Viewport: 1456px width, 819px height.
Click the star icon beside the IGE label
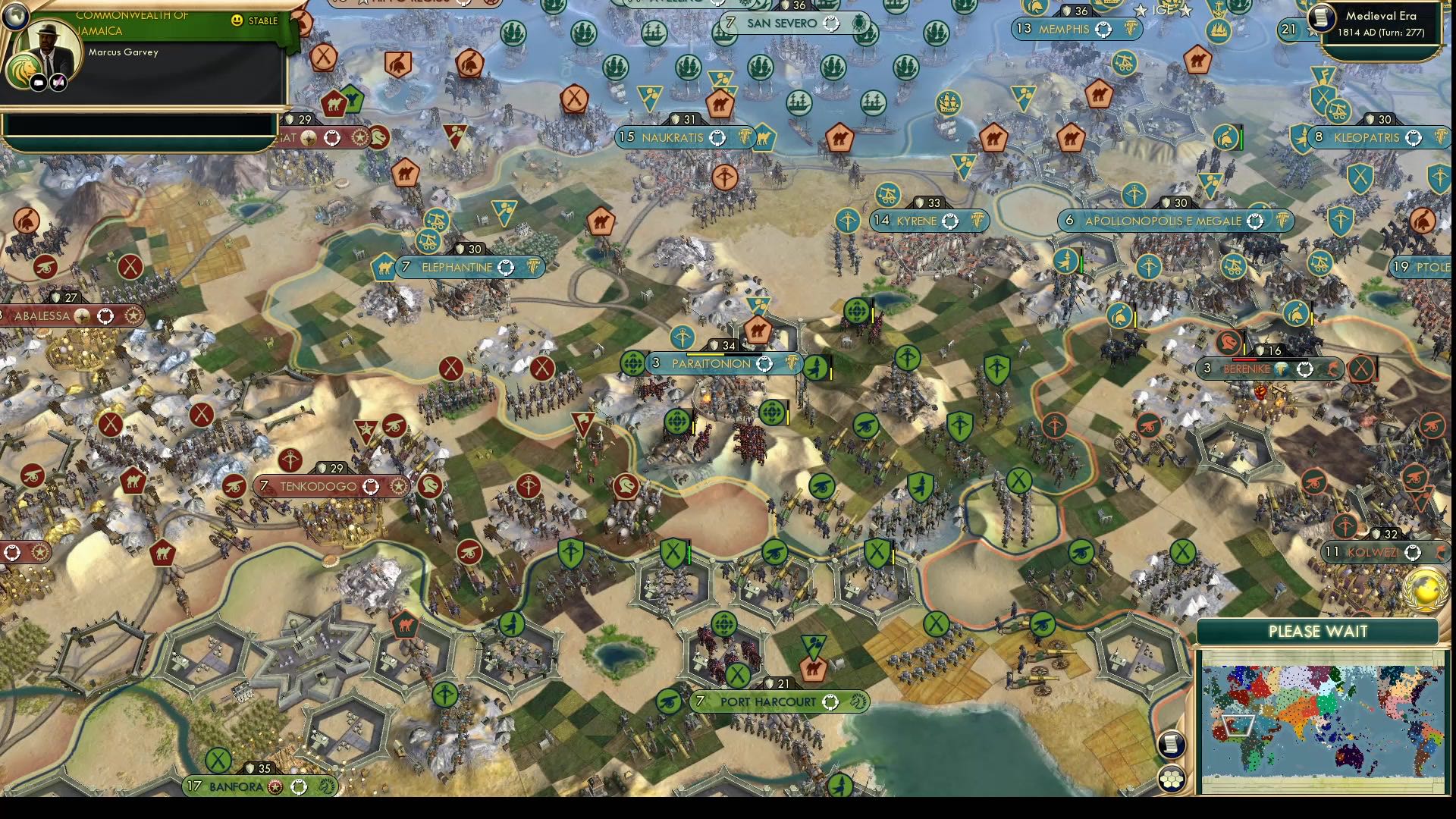1141,11
